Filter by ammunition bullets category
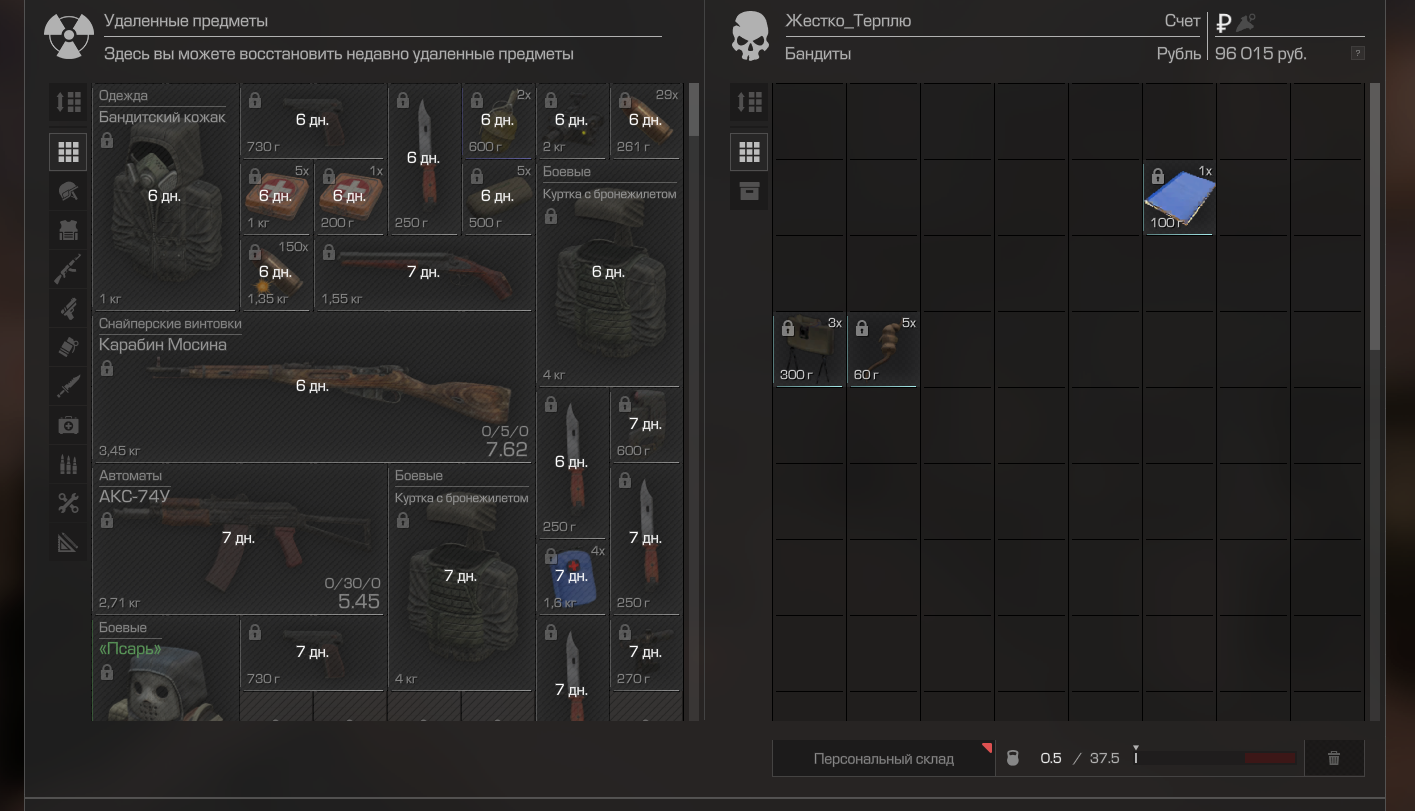The width and height of the screenshot is (1415, 811). click(68, 464)
